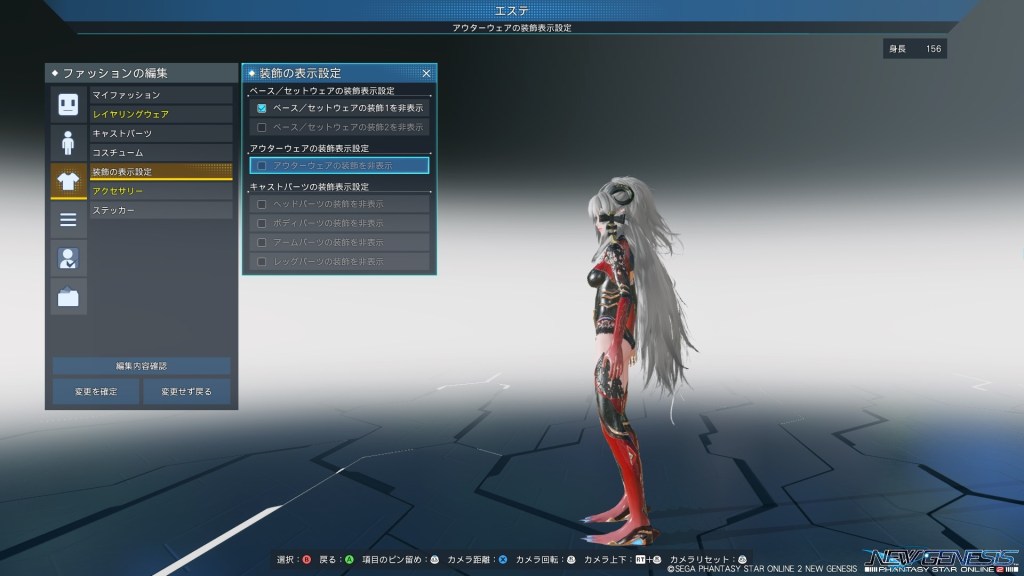
Task: Select the 装飾の表示設定 menu entry
Action: pyautogui.click(x=160, y=172)
